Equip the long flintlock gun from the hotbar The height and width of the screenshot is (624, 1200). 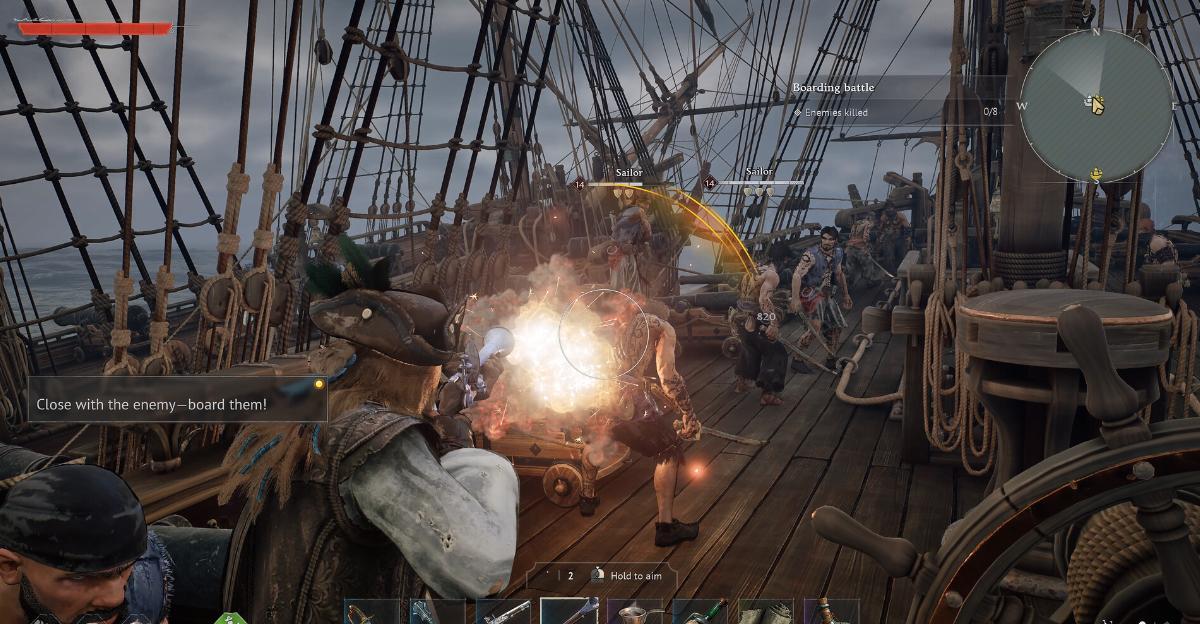pos(503,611)
